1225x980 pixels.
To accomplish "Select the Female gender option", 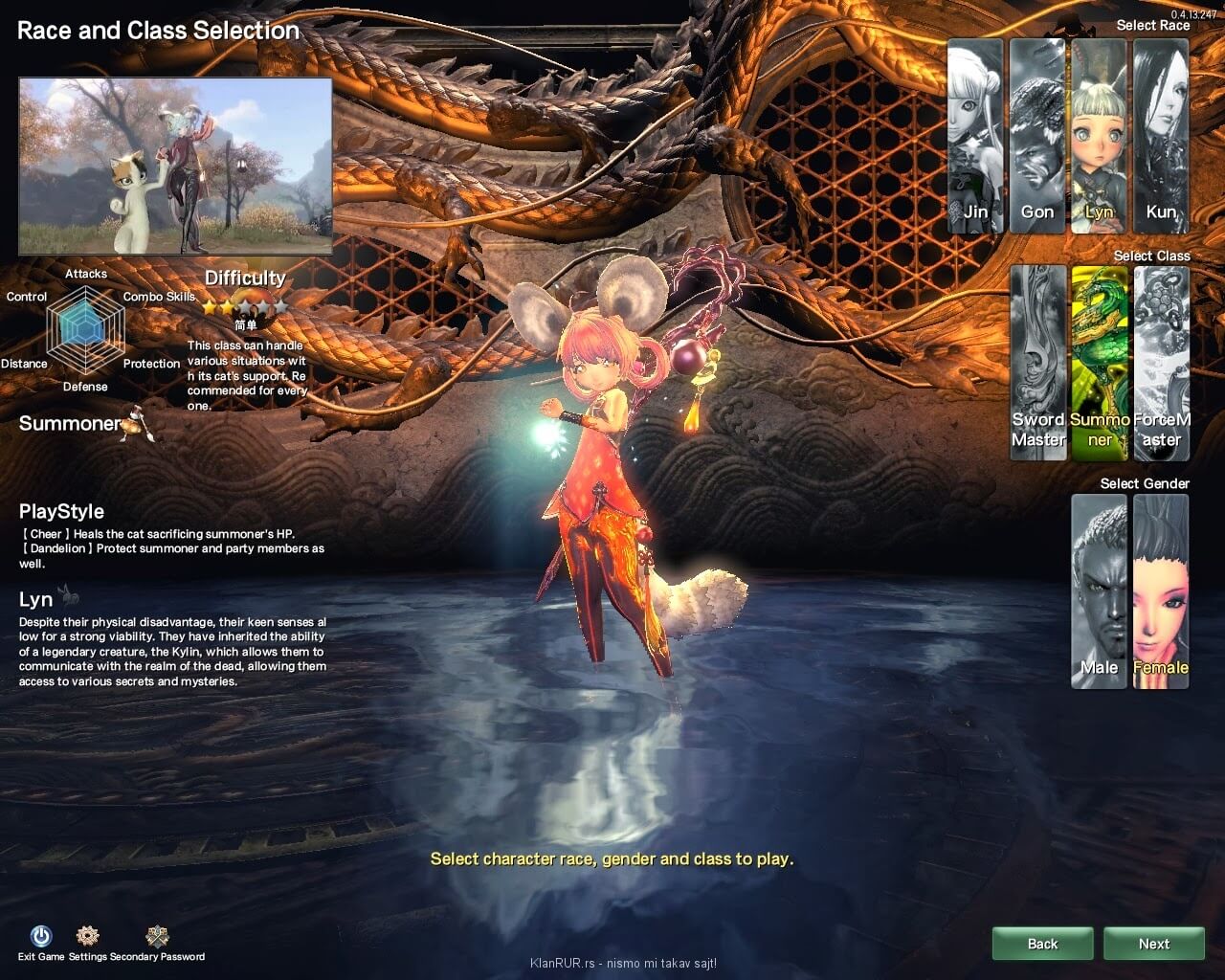I will tap(1161, 590).
